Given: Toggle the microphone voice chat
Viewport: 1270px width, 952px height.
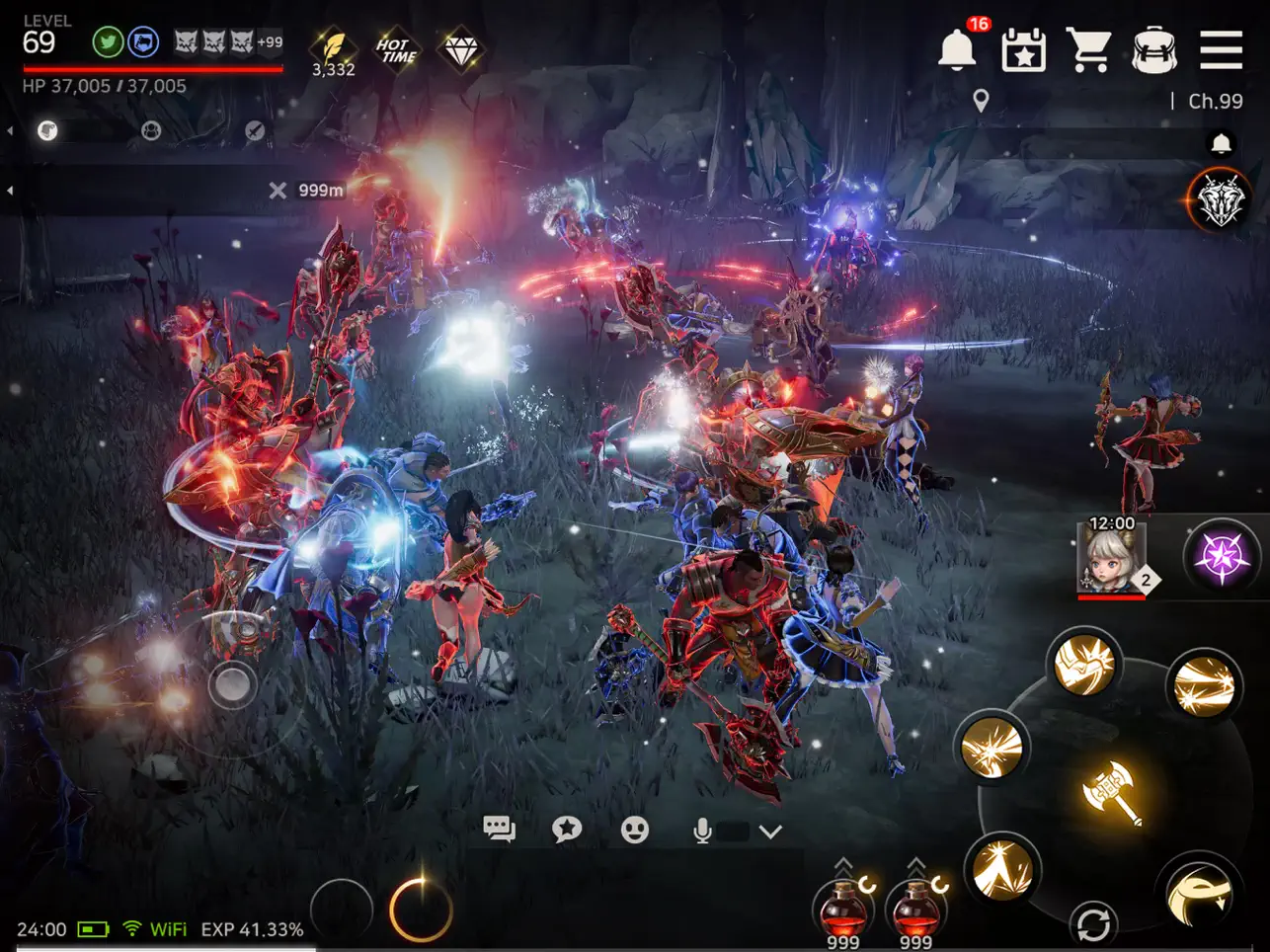Looking at the screenshot, I should tap(702, 831).
